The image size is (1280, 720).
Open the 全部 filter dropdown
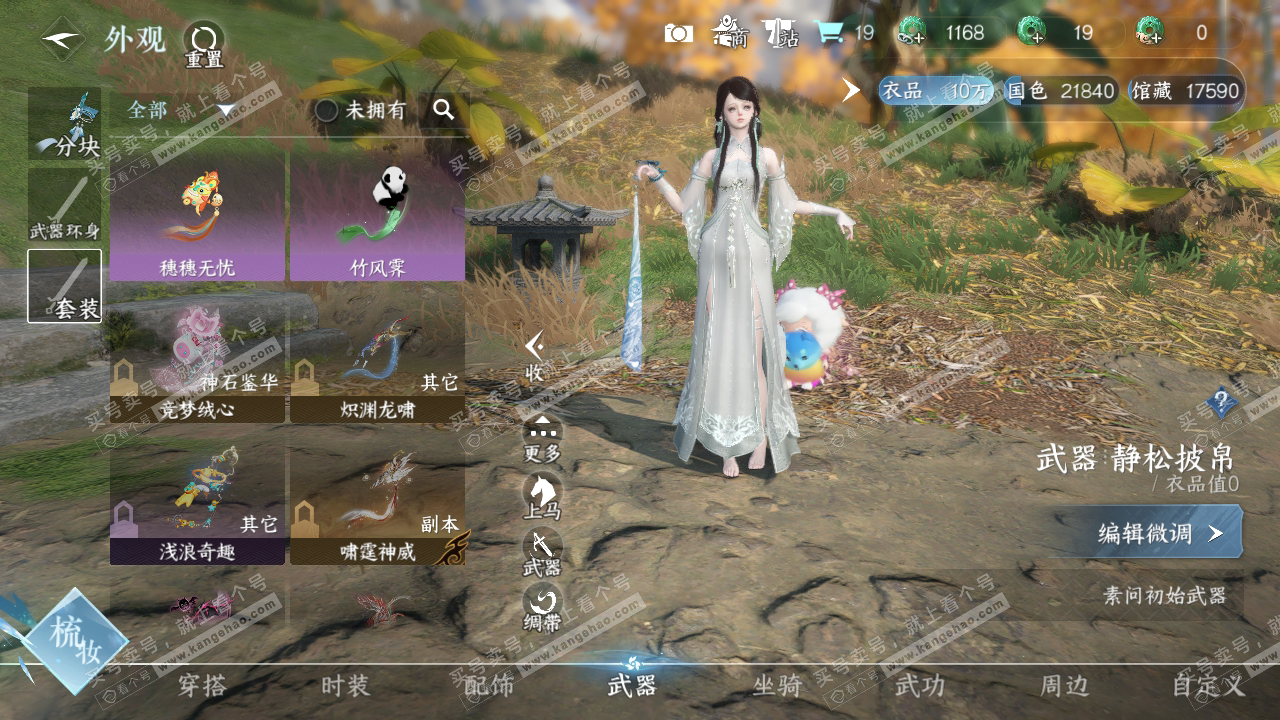coord(180,110)
